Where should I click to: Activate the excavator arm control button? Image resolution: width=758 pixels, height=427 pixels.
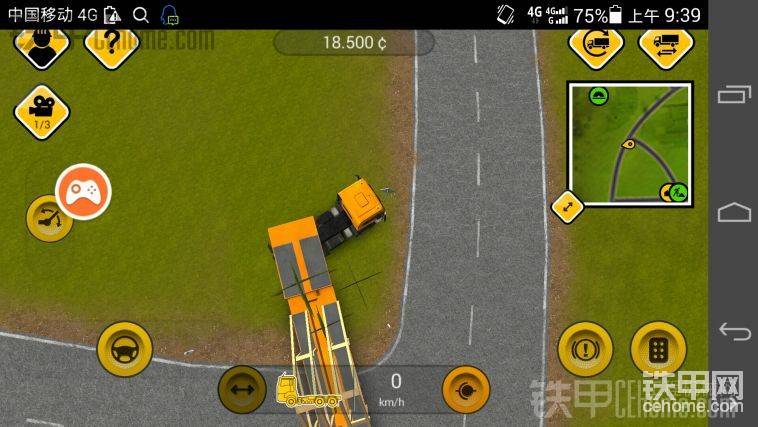[x=48, y=218]
